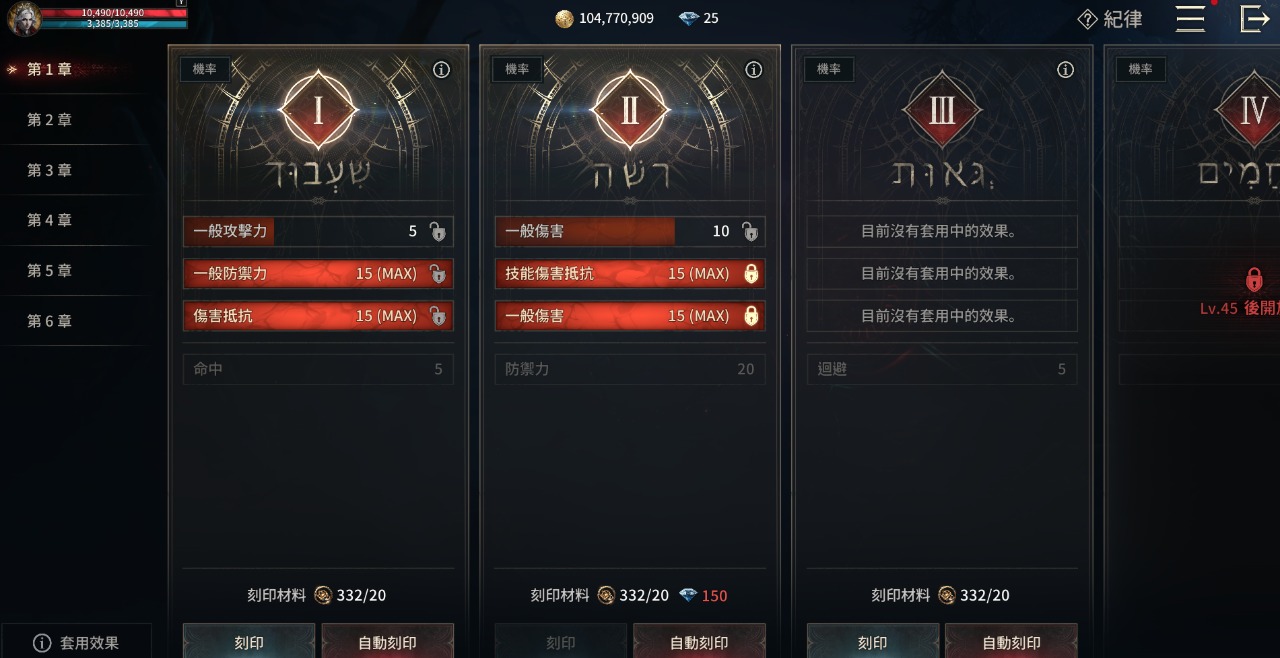The width and height of the screenshot is (1280, 658).
Task: Open the 紀律 help guide
Action: point(1110,19)
